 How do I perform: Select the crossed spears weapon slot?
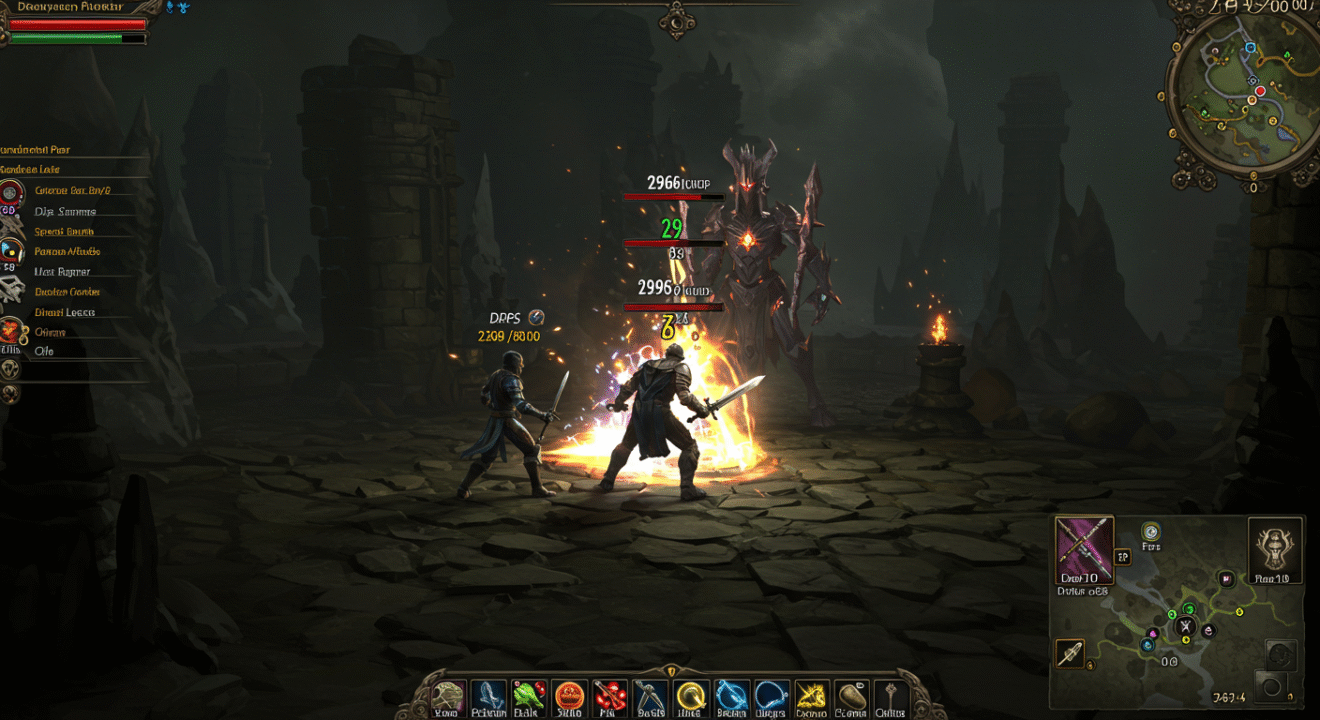[1084, 550]
